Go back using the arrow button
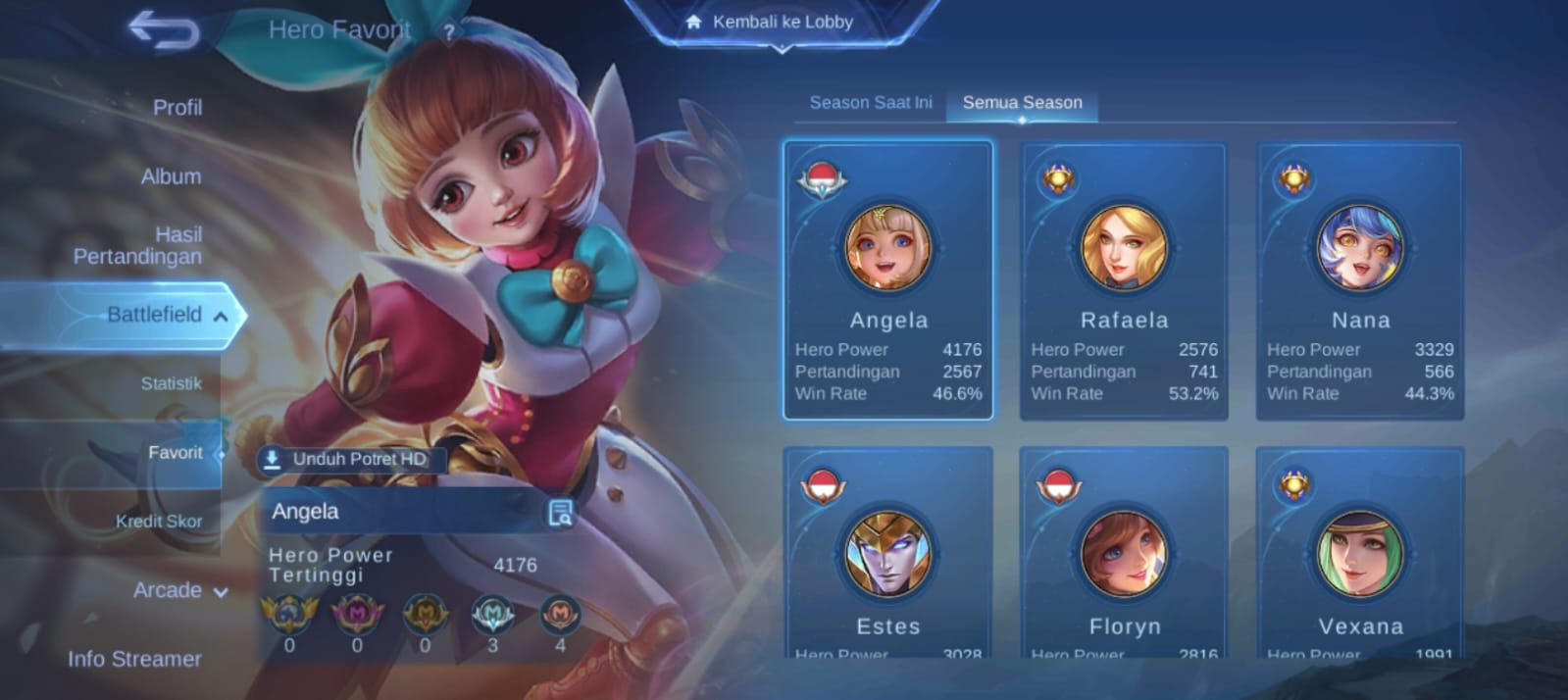The width and height of the screenshot is (1568, 700). (164, 30)
